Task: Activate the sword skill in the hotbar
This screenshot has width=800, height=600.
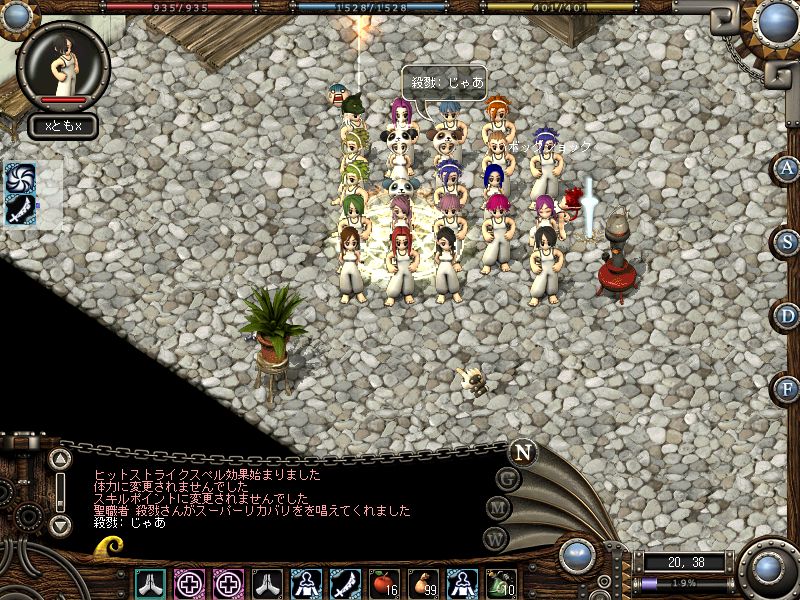Action: click(346, 582)
